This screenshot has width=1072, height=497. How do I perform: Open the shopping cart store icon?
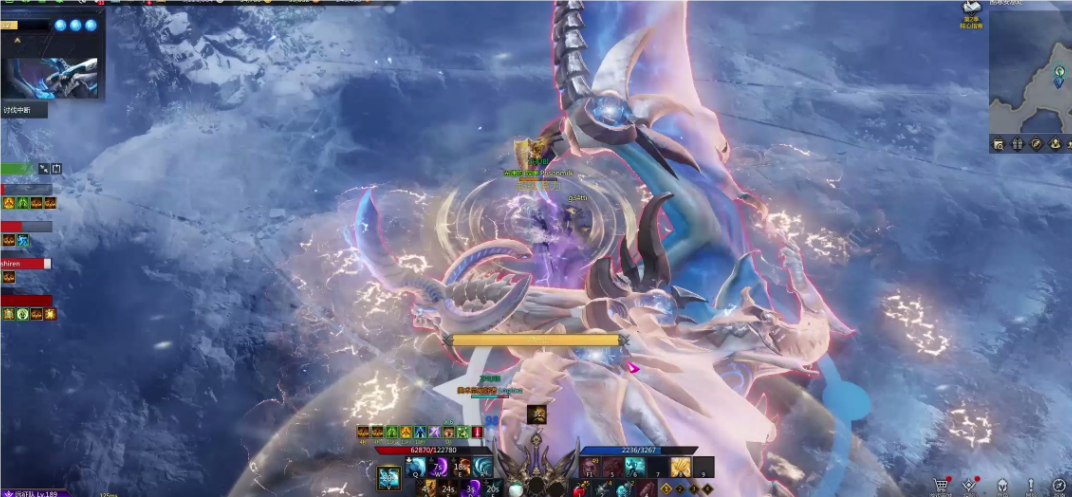coord(942,485)
